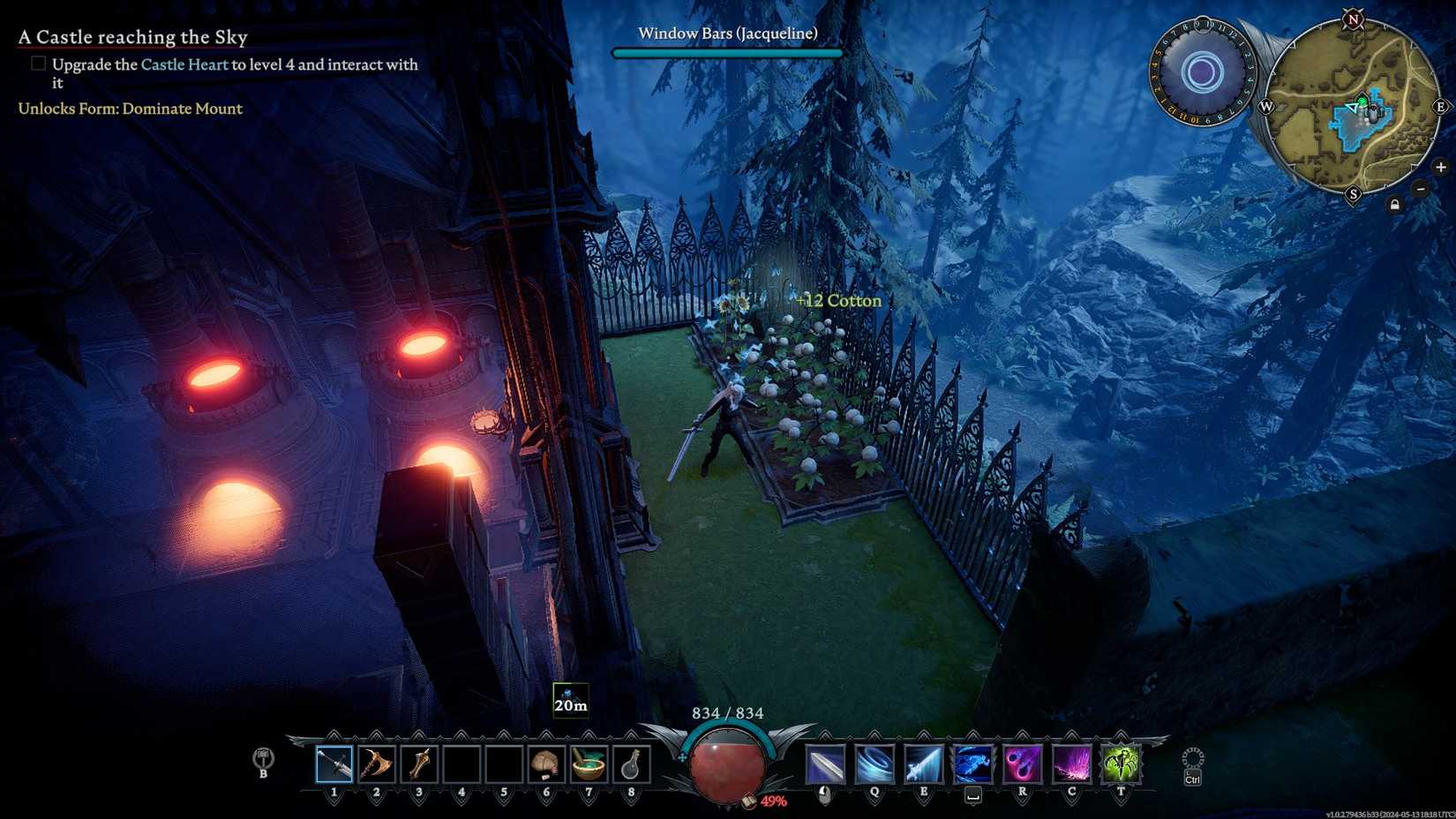Trigger the green T bat ultimate ability

[x=1121, y=763]
